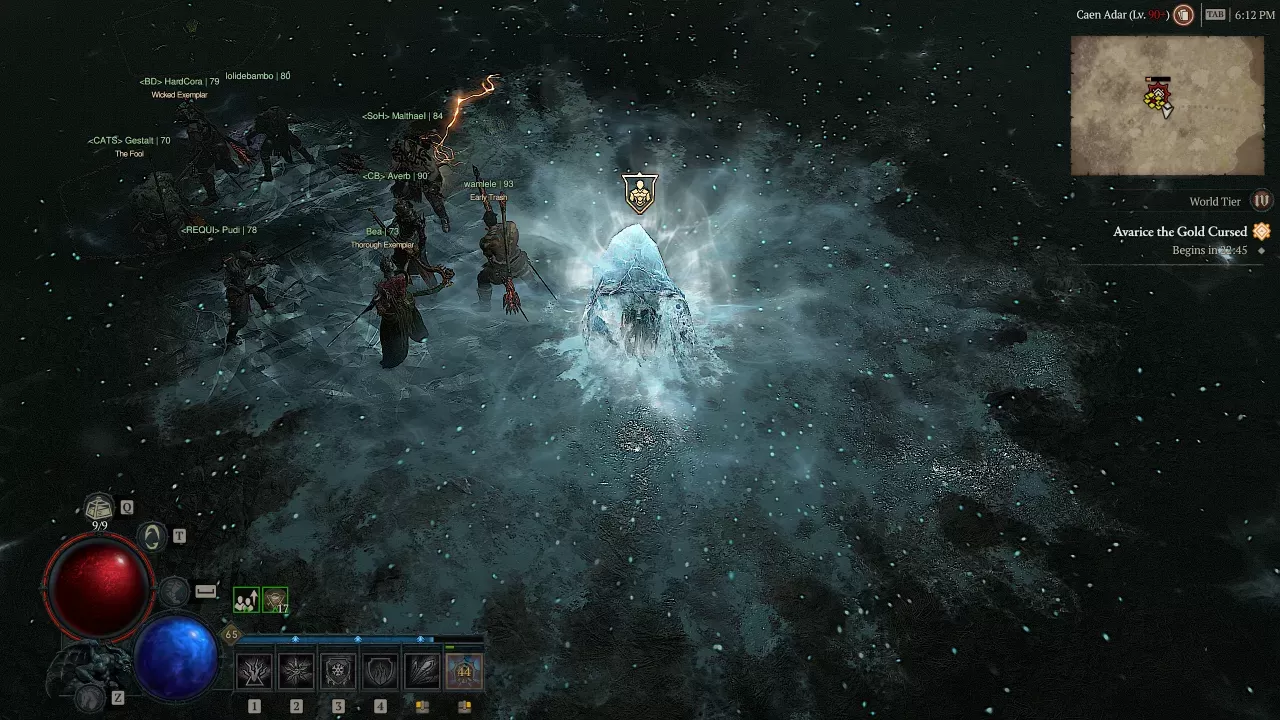Select skill slot 4 on the action bar
Screen dimensions: 1280x720
[x=380, y=670]
